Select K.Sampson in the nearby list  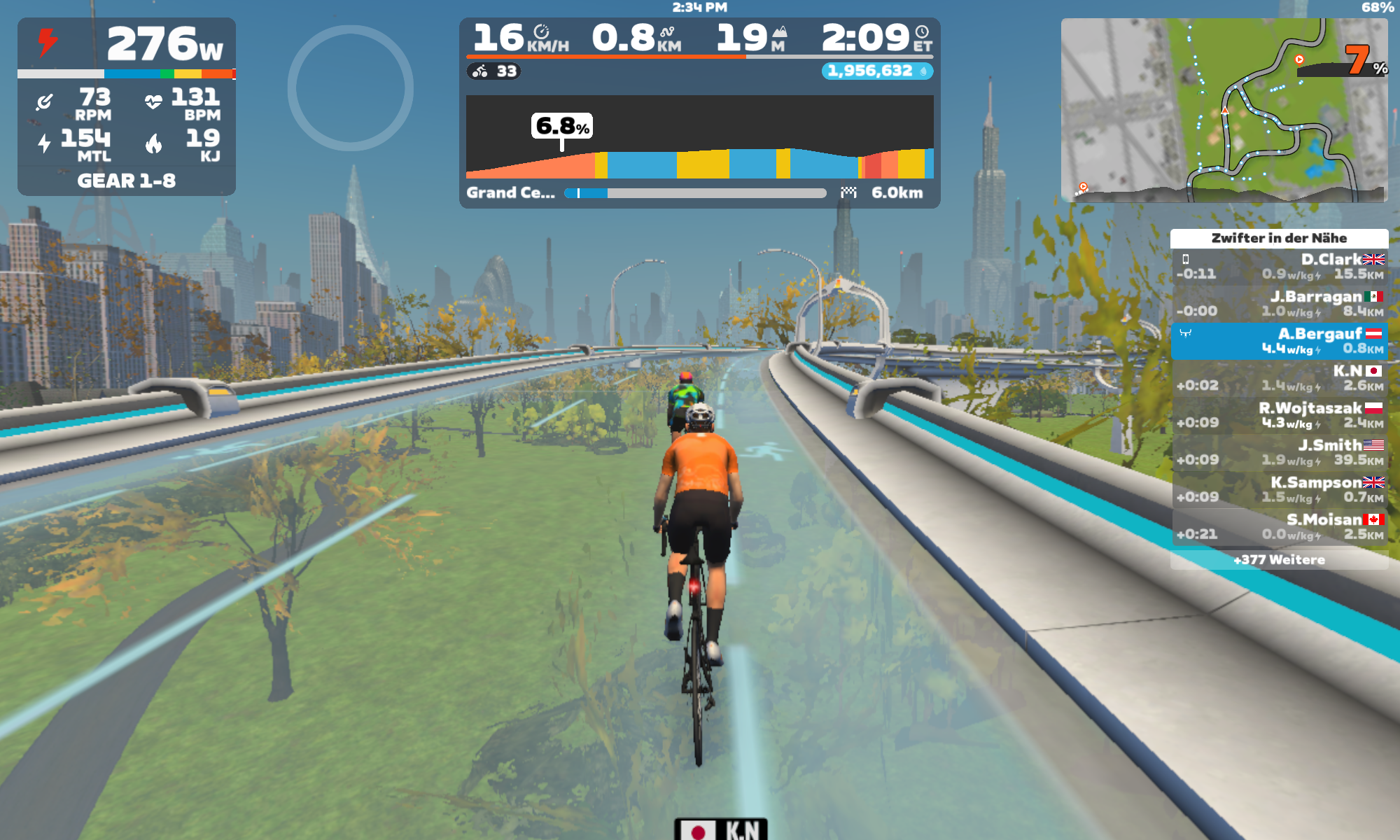click(1279, 489)
